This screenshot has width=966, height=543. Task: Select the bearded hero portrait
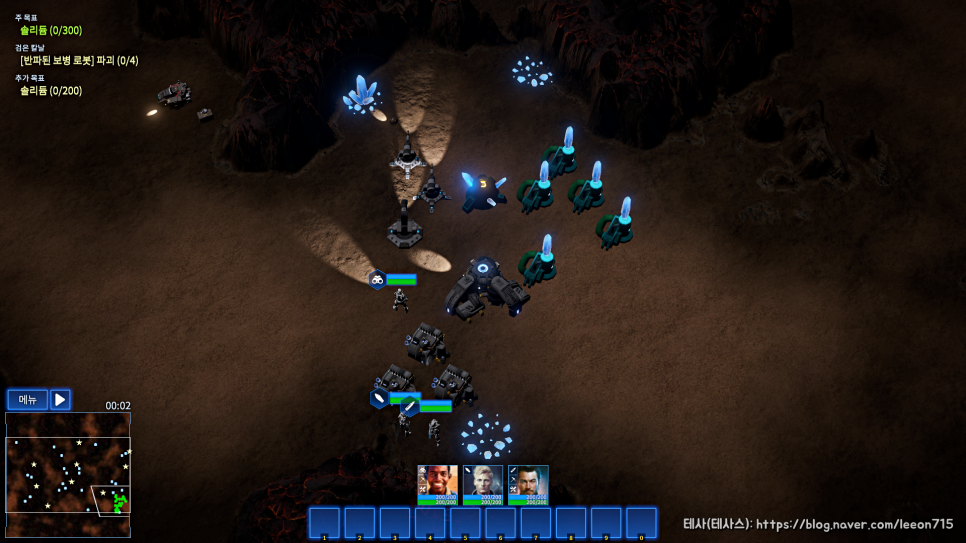[x=528, y=484]
